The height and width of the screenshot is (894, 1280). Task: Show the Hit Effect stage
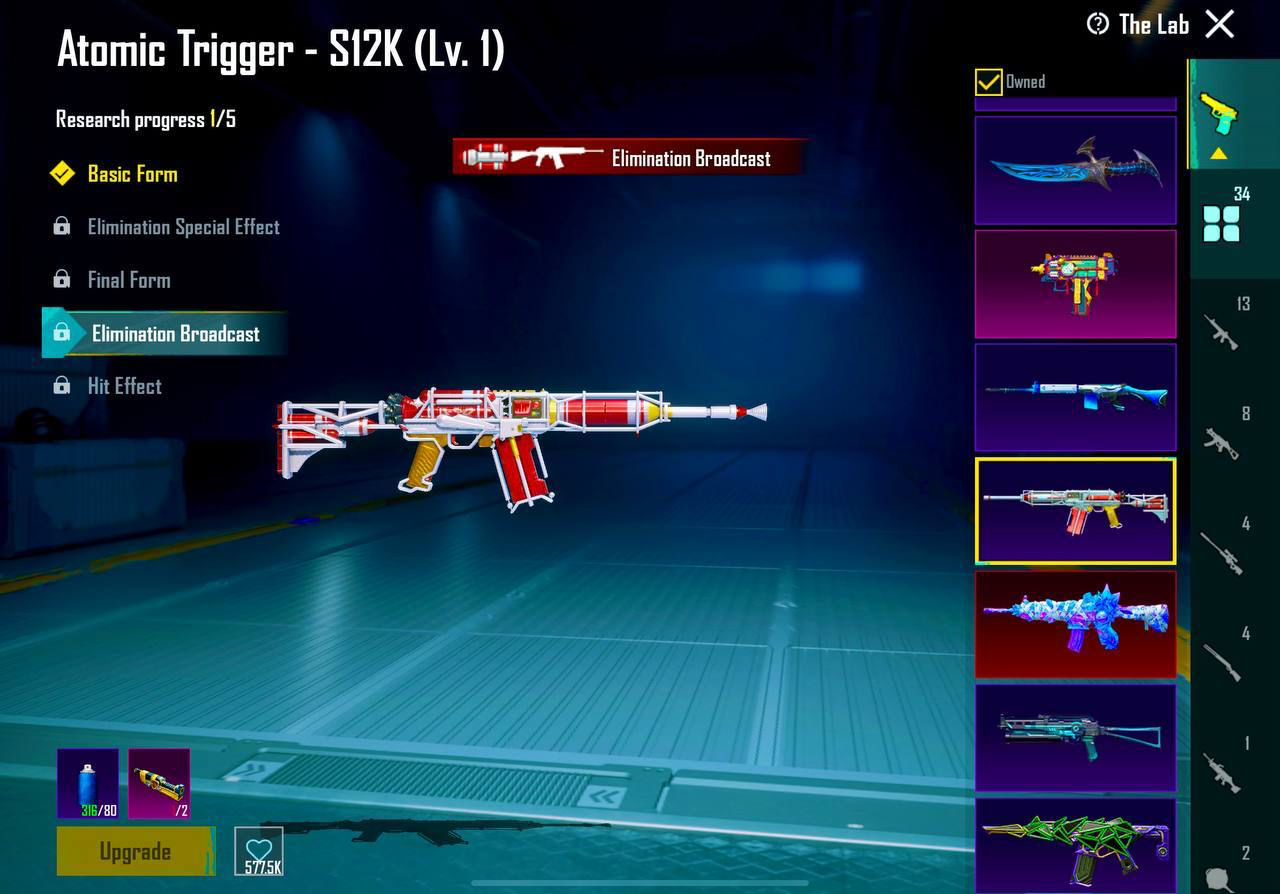(x=124, y=386)
